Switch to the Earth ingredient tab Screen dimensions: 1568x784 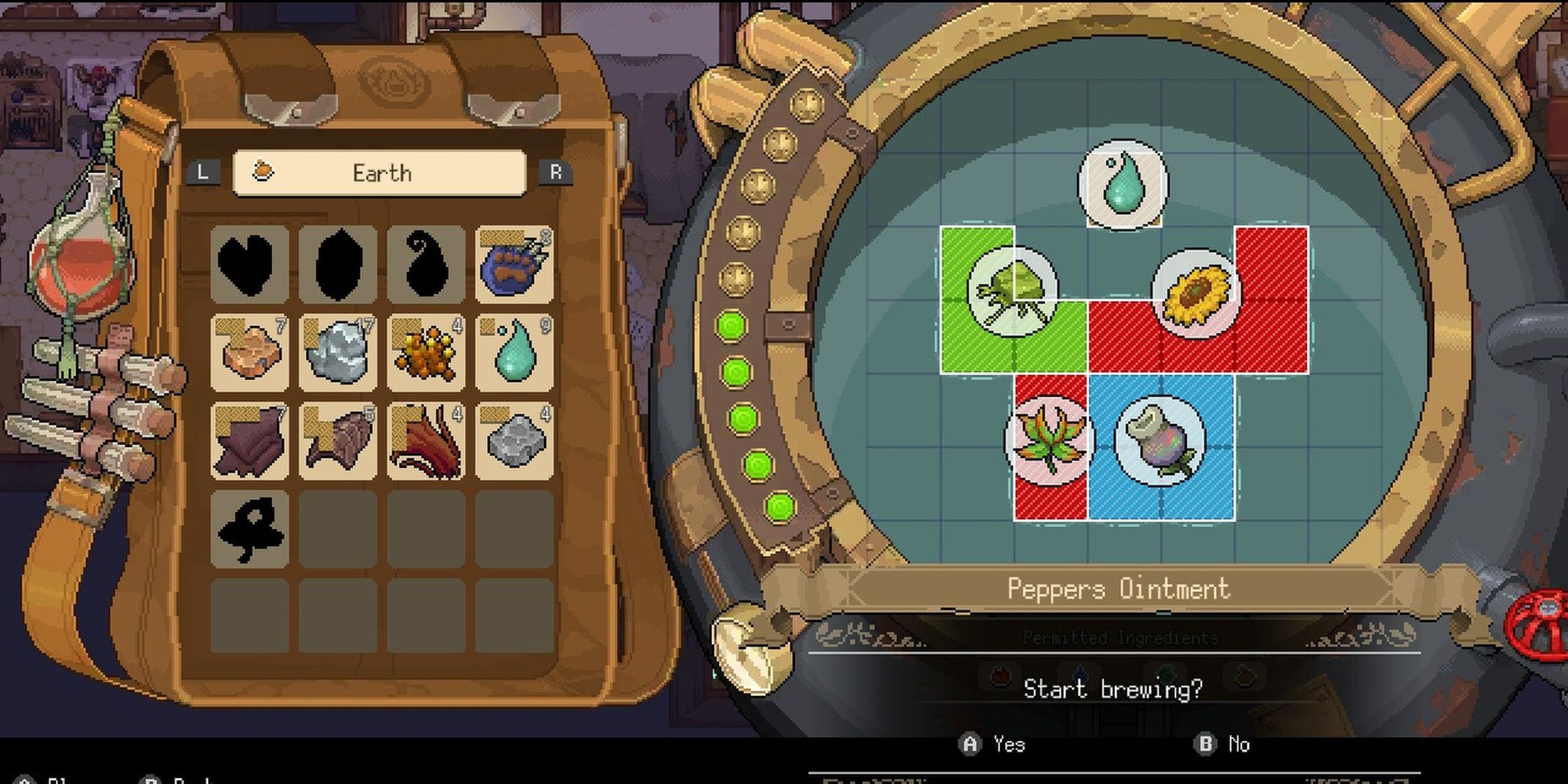379,172
